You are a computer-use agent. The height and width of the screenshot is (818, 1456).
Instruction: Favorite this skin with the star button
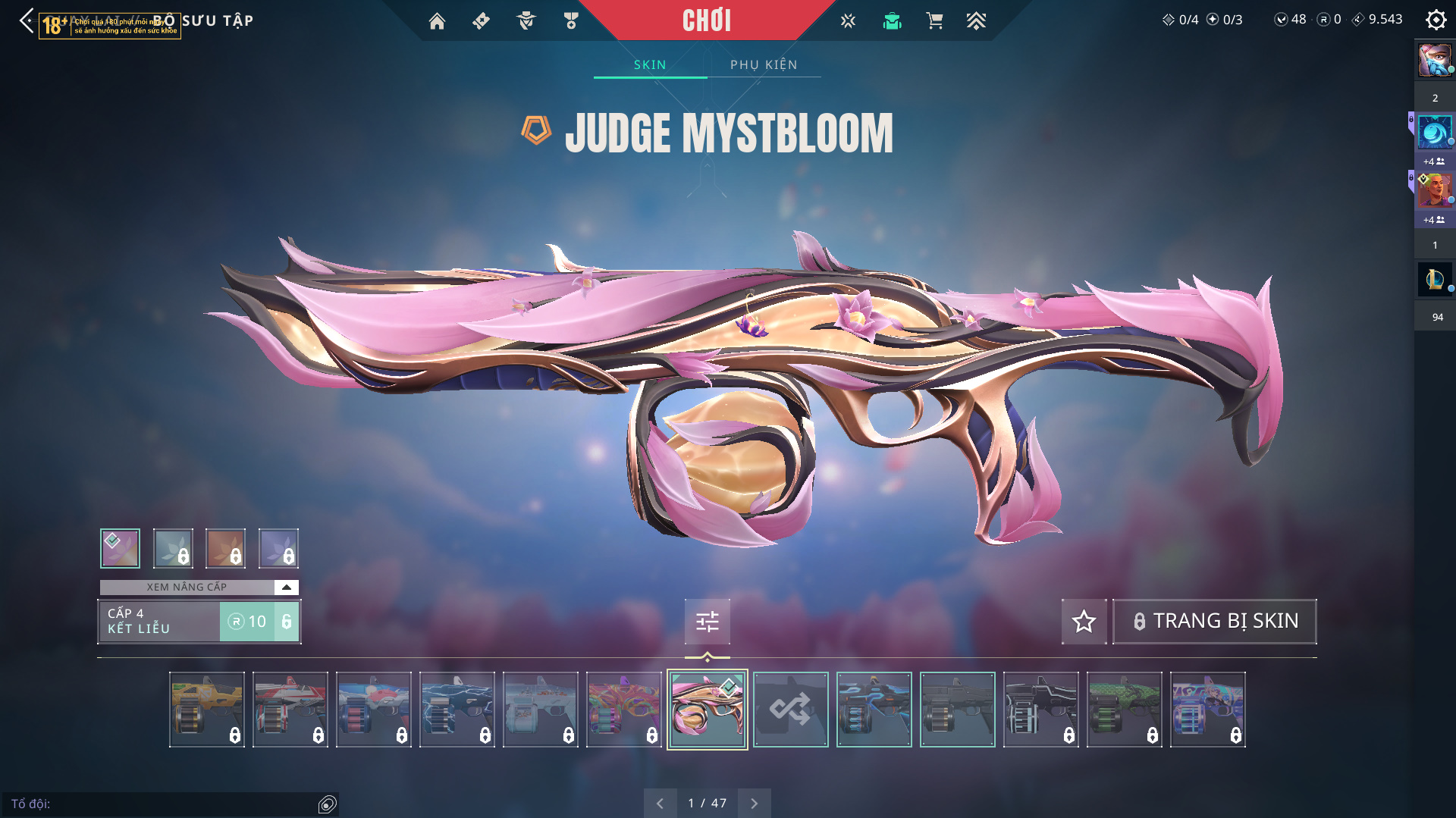1084,622
